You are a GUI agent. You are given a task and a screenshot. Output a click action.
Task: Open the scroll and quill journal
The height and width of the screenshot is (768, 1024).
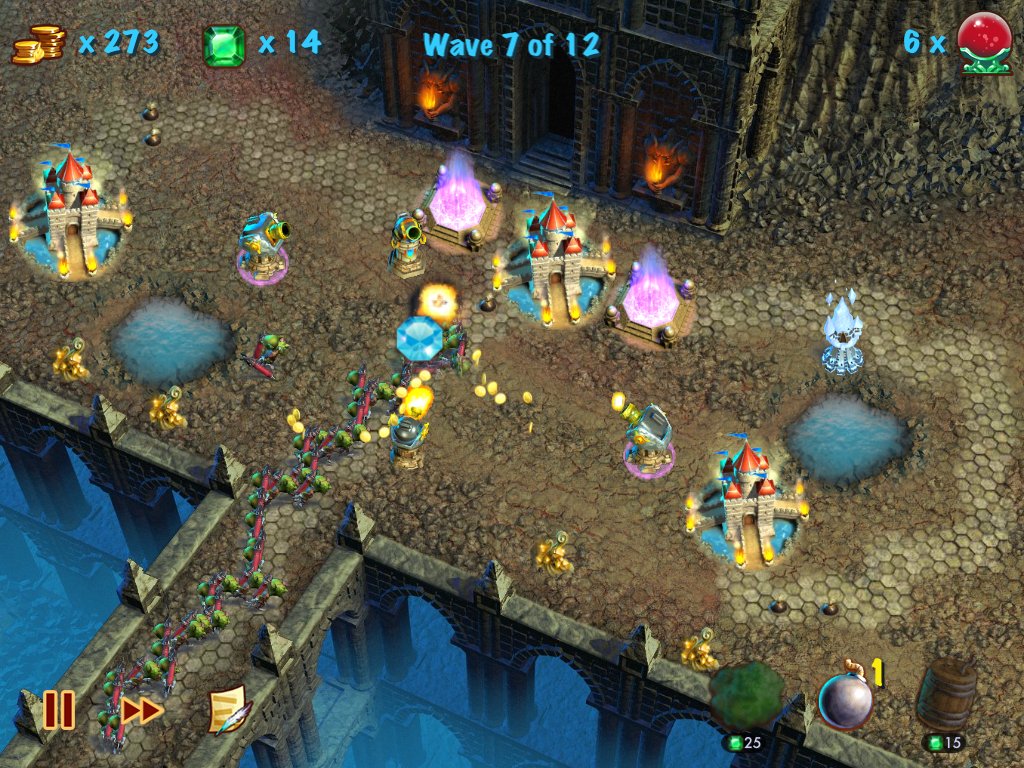pyautogui.click(x=229, y=710)
